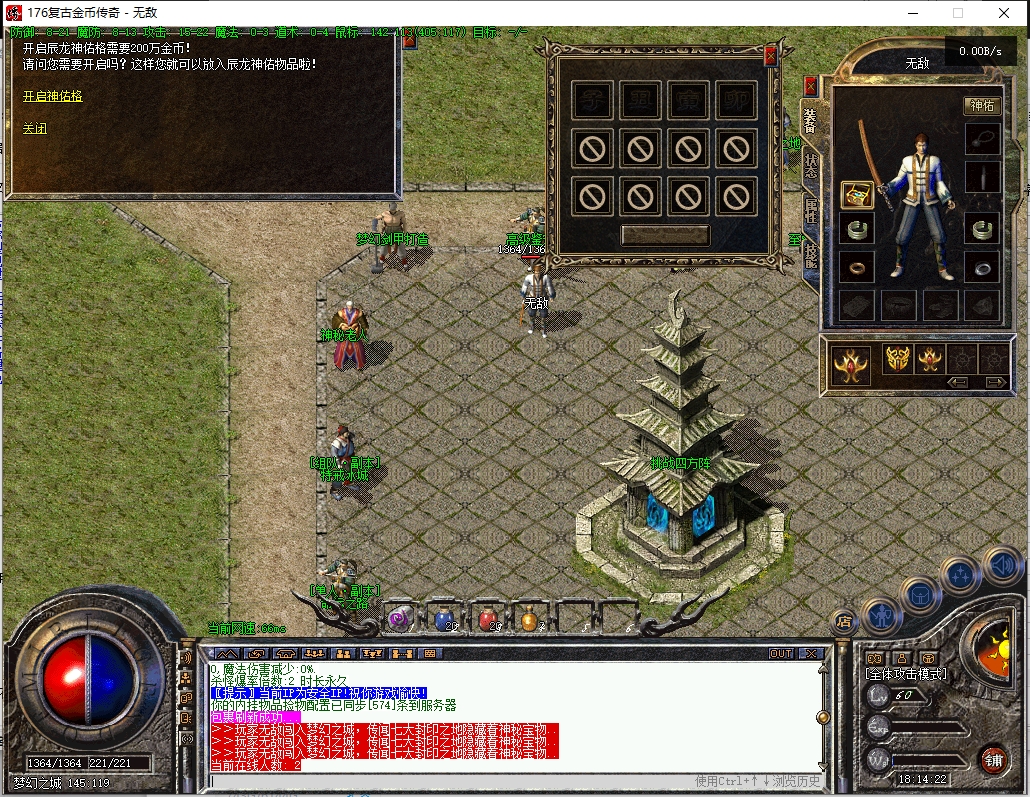Use the blue mana potion slot

tap(444, 618)
